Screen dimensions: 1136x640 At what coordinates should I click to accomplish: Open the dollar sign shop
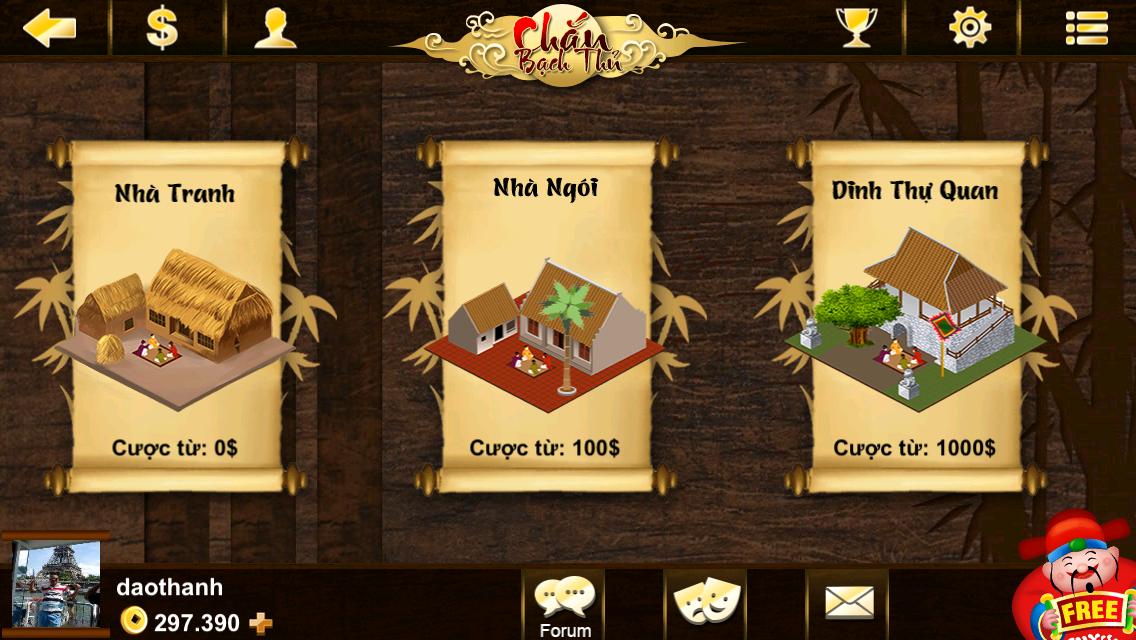point(162,27)
